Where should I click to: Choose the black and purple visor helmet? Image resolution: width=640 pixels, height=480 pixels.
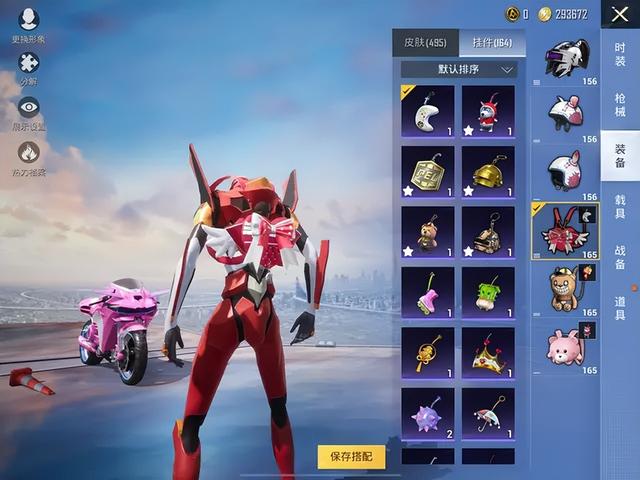click(565, 60)
